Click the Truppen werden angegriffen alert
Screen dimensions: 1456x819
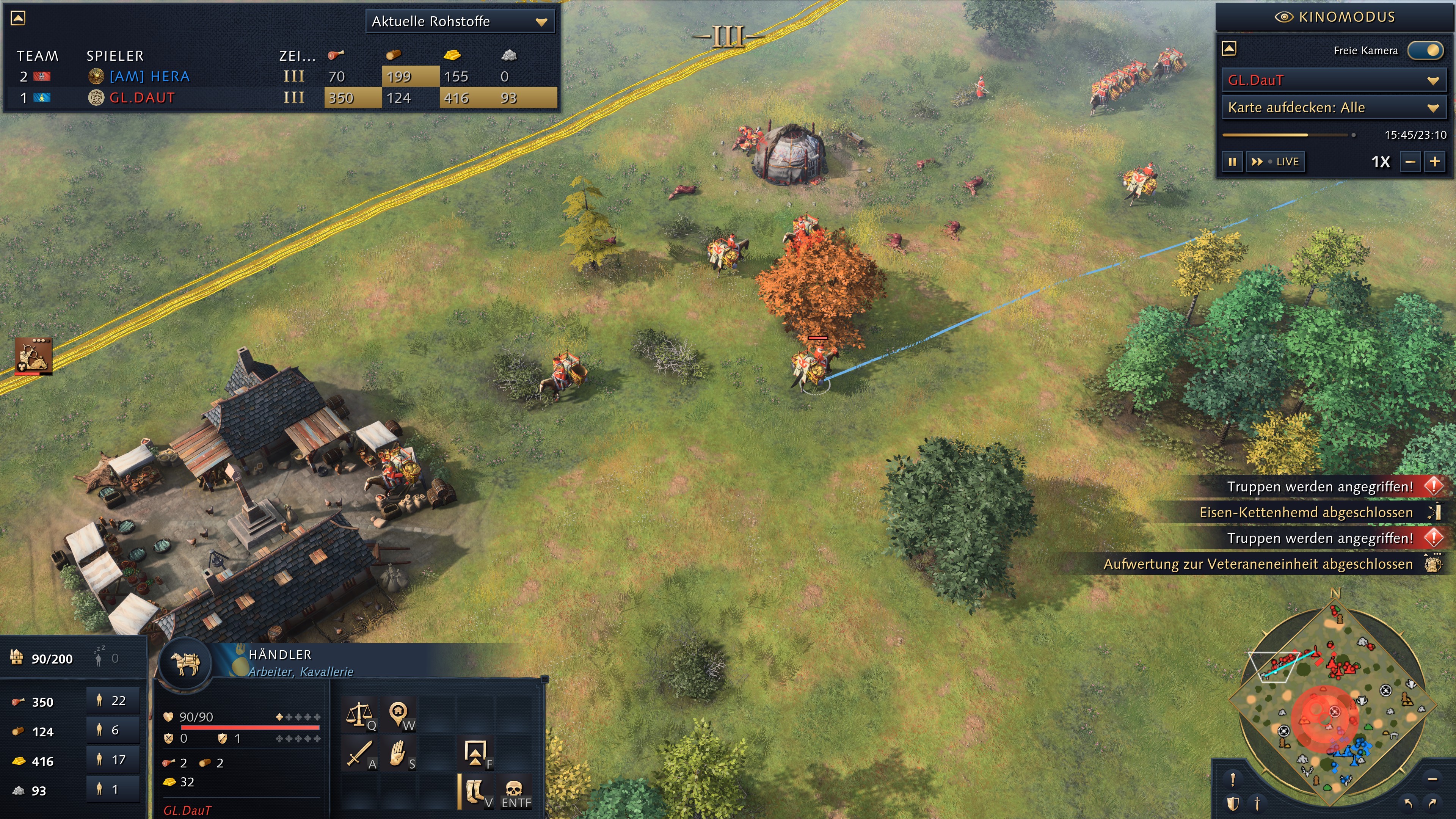click(1320, 486)
